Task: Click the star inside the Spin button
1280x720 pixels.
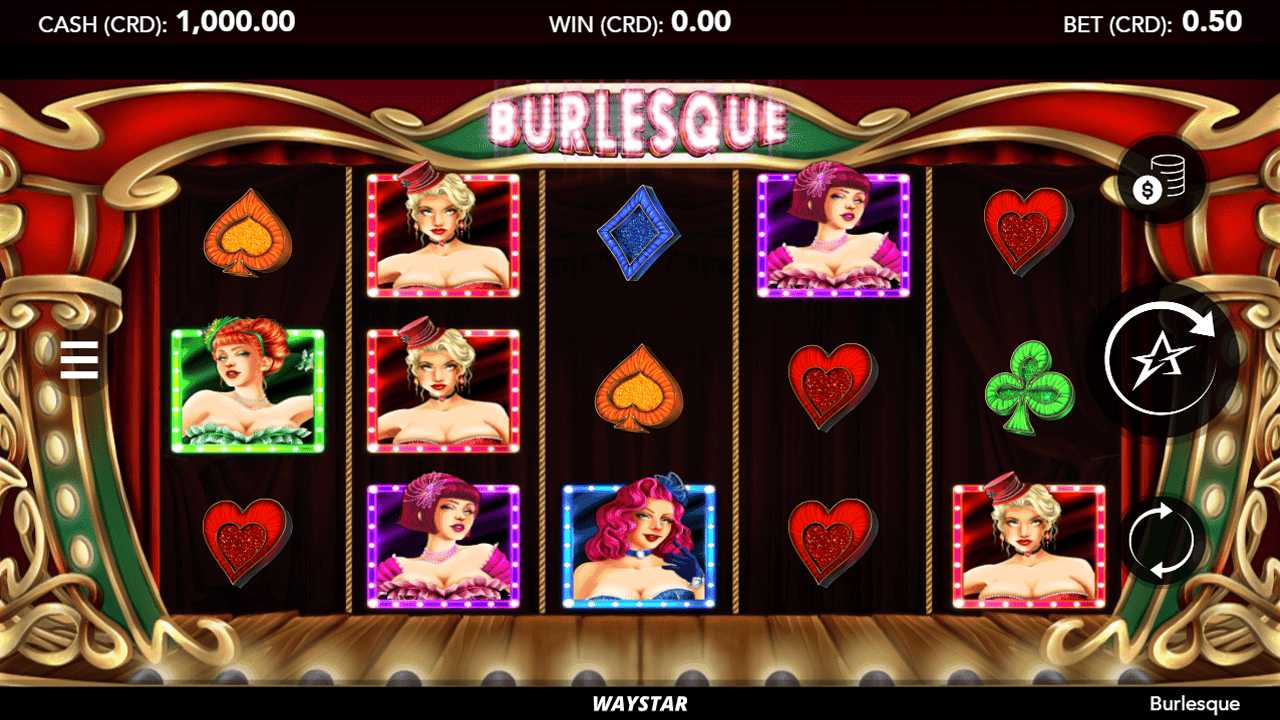Action: coord(1163,360)
